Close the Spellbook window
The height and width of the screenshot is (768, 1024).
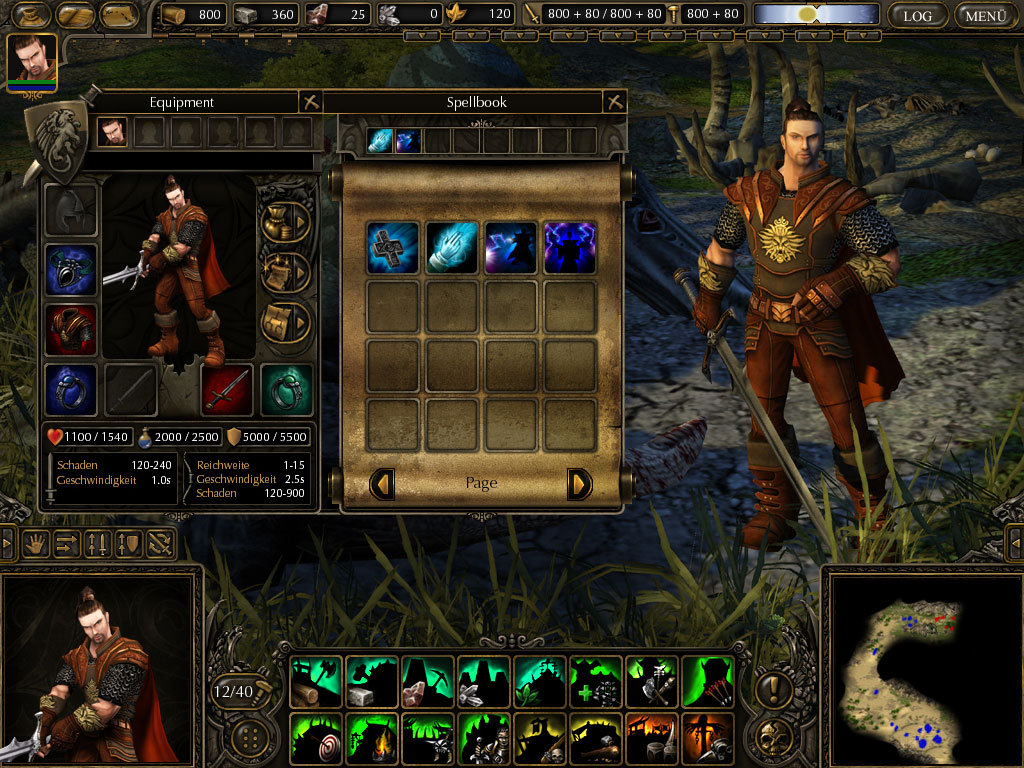point(615,102)
